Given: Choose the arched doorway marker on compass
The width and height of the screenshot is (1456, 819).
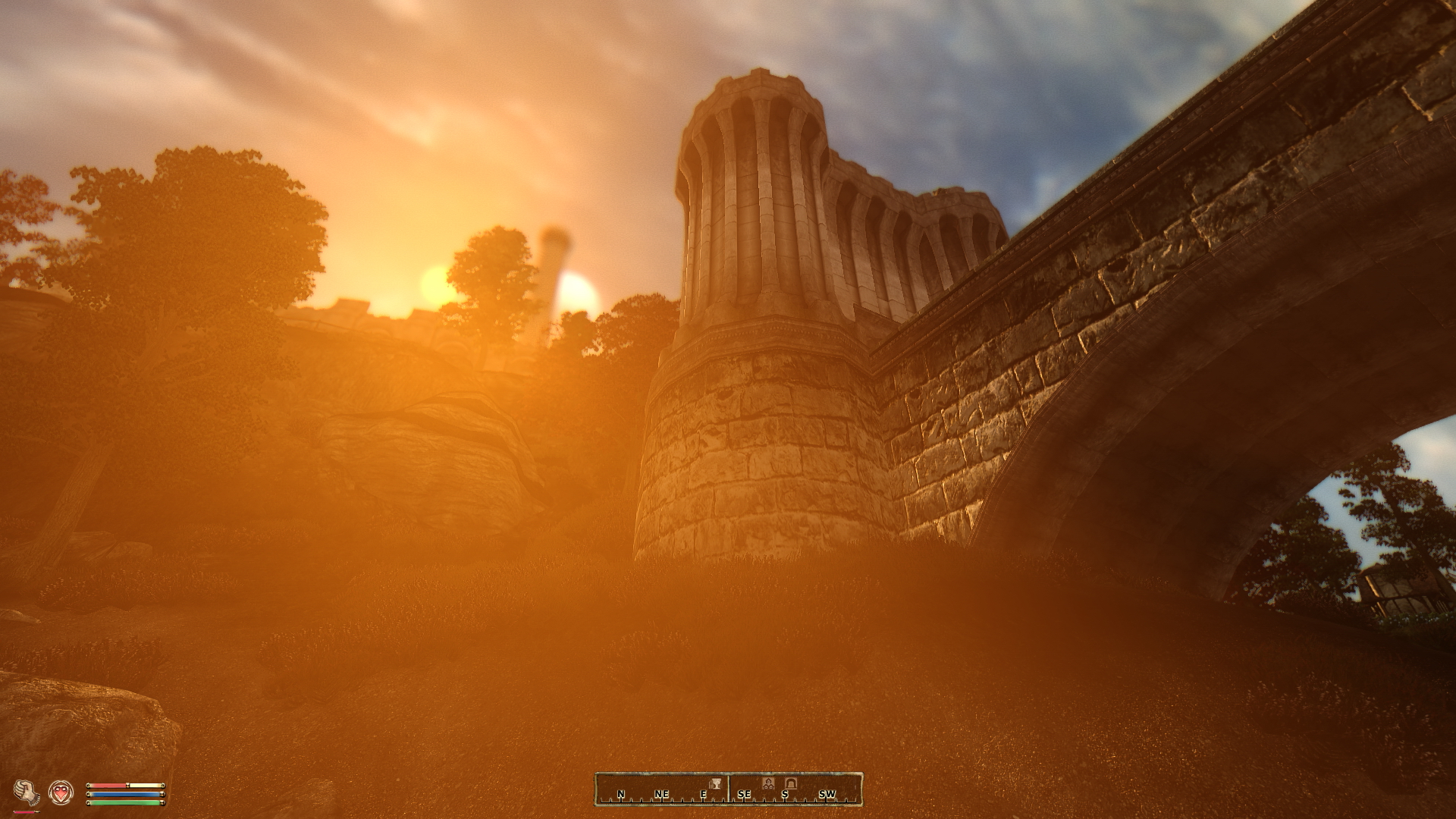Looking at the screenshot, I should click(x=790, y=783).
